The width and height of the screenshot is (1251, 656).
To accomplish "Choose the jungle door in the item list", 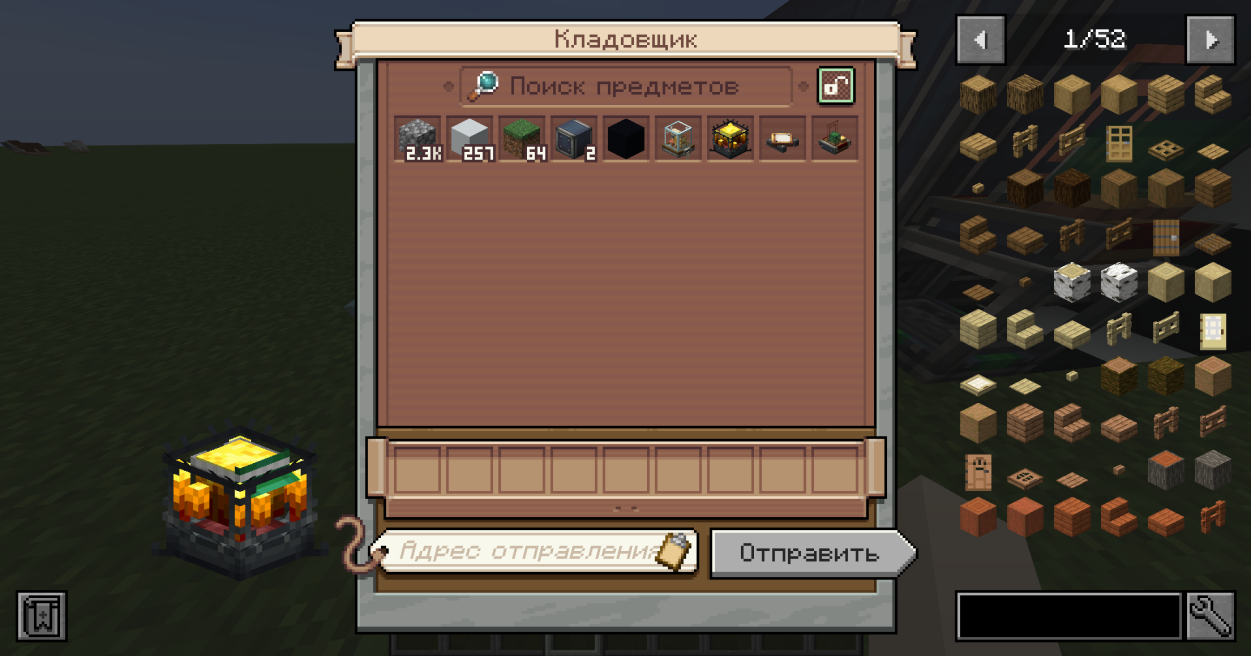I will [x=978, y=472].
